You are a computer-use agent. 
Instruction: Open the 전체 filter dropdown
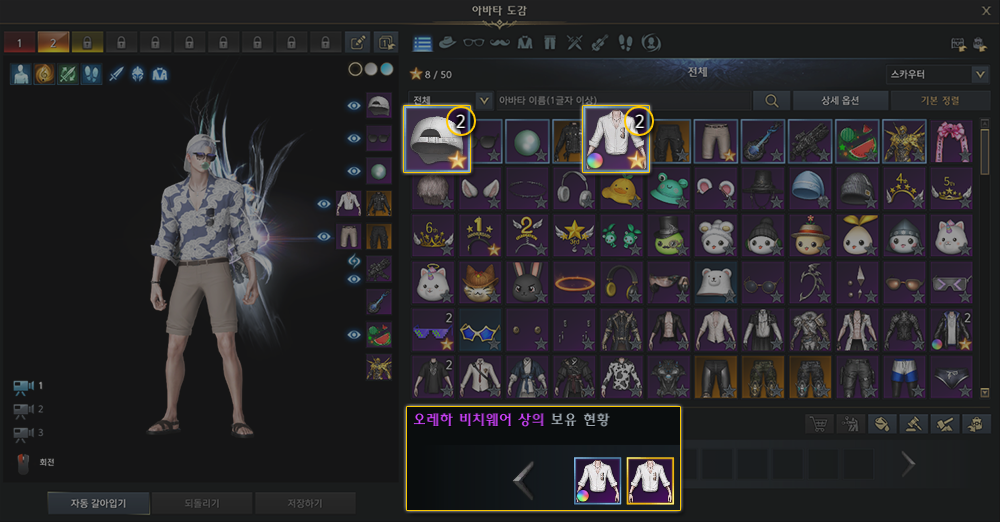coord(451,100)
